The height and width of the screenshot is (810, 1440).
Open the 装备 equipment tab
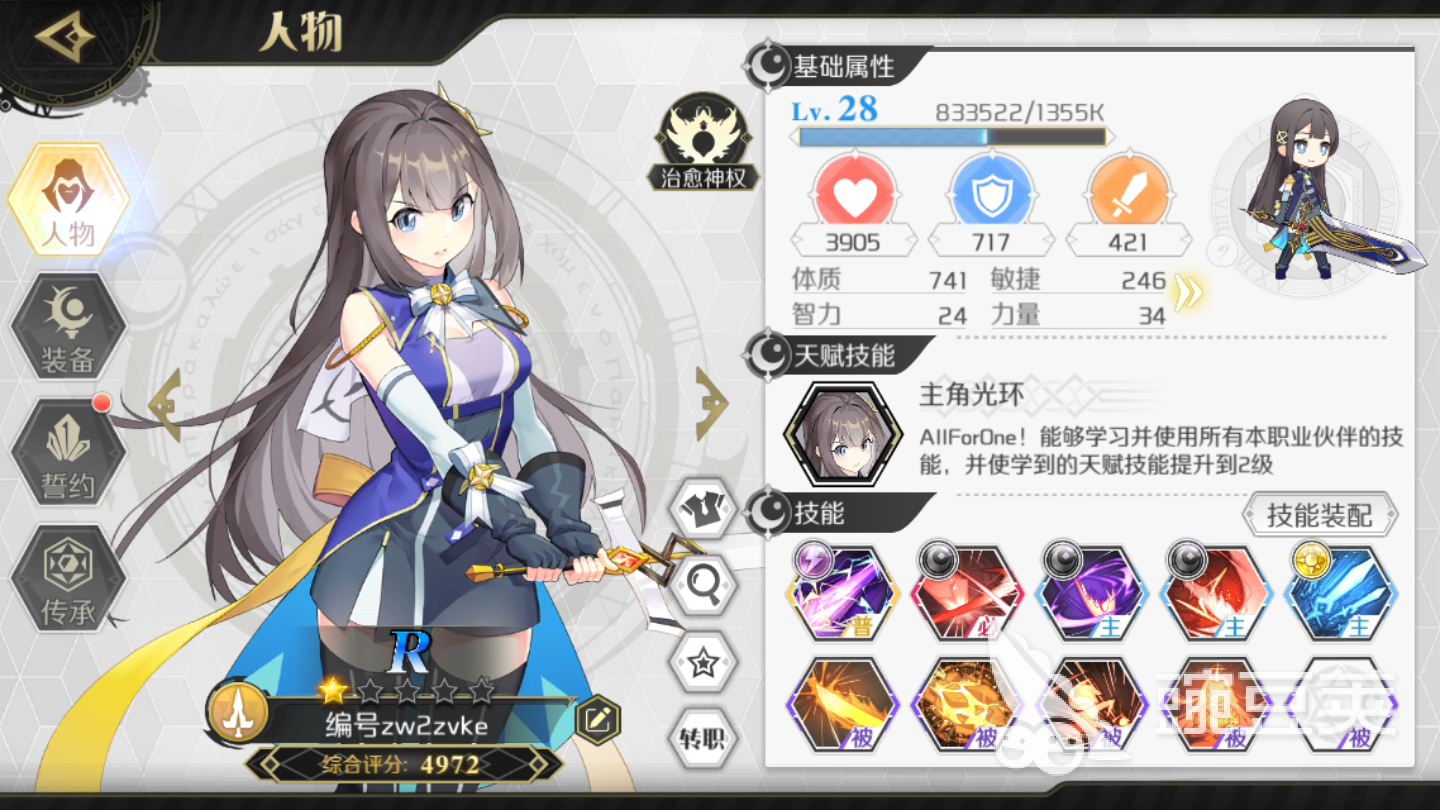68,328
